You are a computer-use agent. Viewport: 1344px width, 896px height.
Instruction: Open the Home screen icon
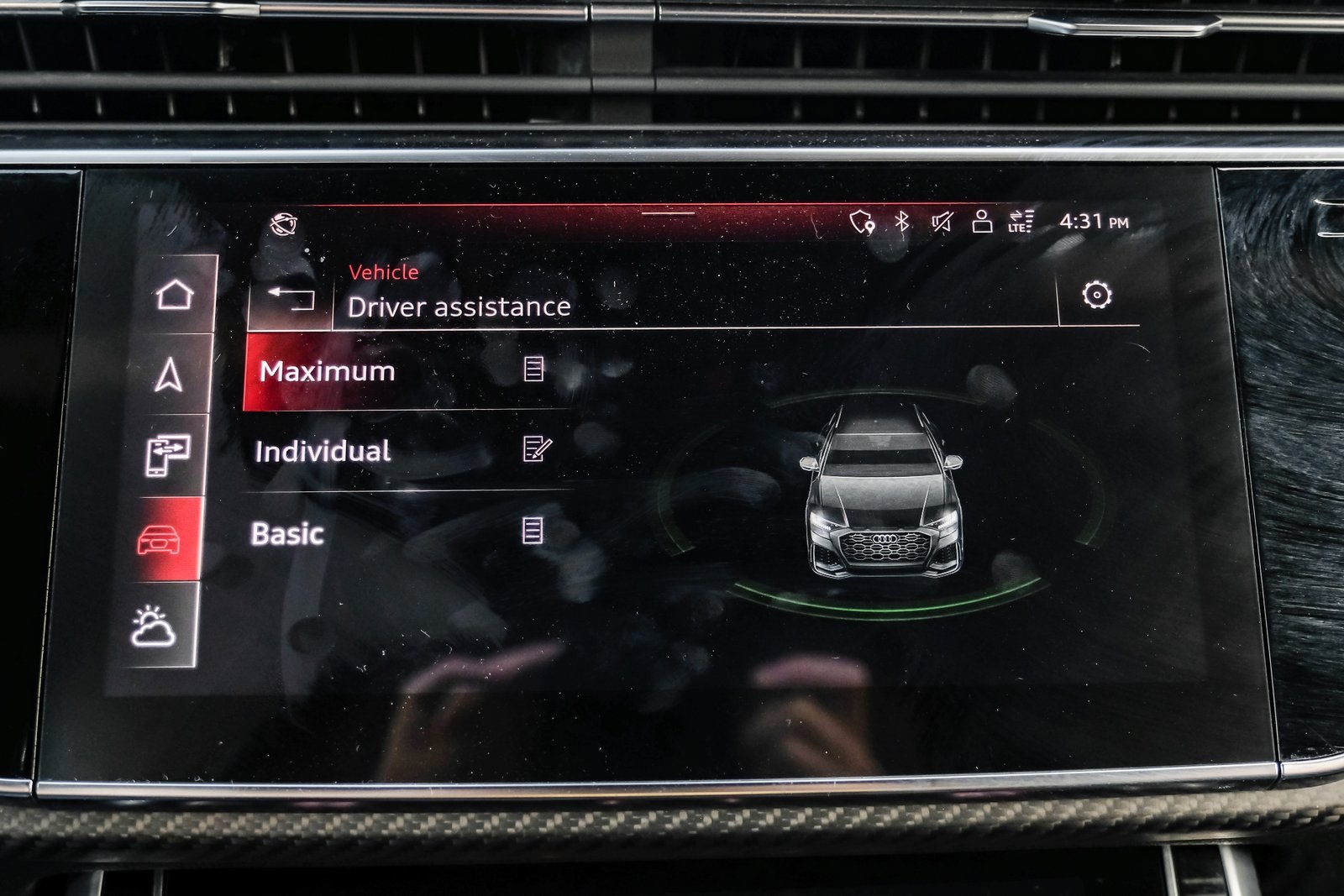(x=174, y=293)
